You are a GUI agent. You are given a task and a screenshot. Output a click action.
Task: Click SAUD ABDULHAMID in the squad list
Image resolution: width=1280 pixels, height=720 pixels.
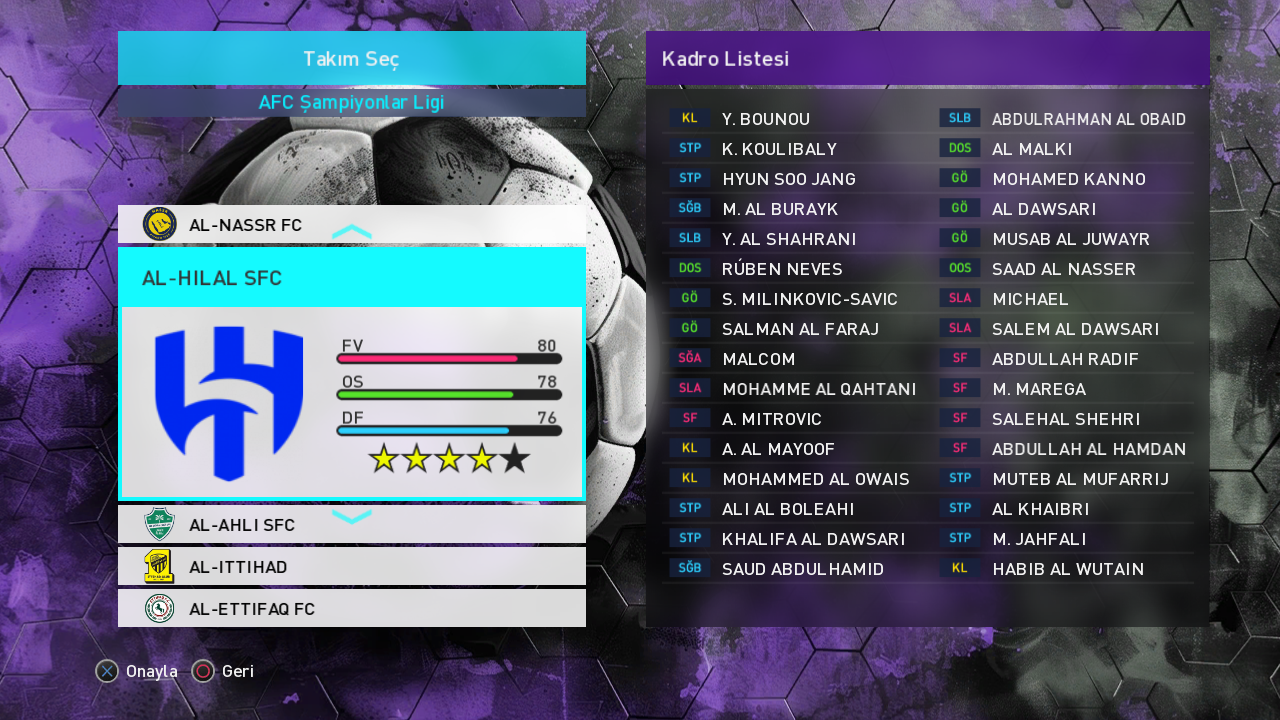coord(803,569)
